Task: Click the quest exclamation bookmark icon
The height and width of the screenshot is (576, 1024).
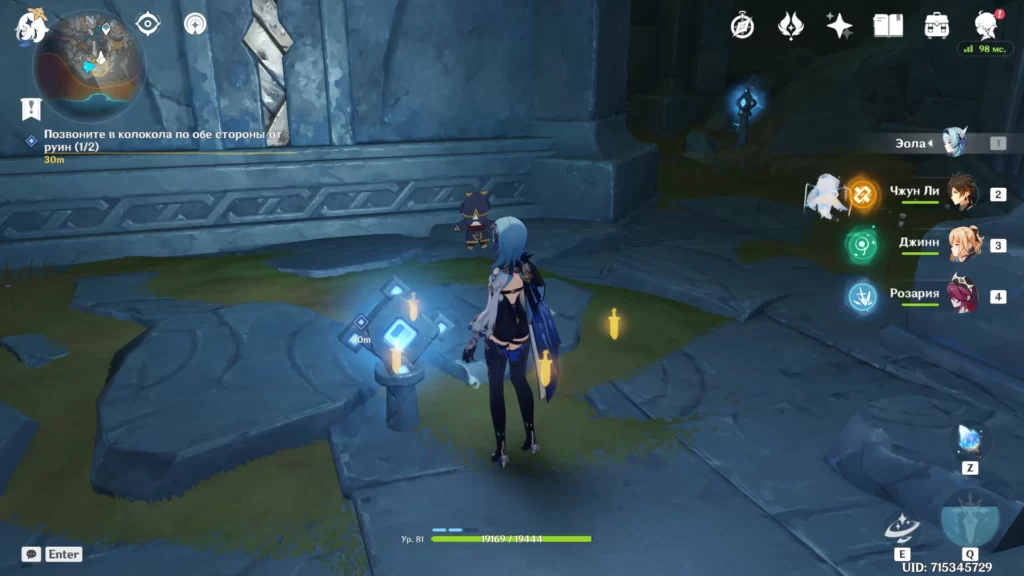Action: tap(30, 108)
